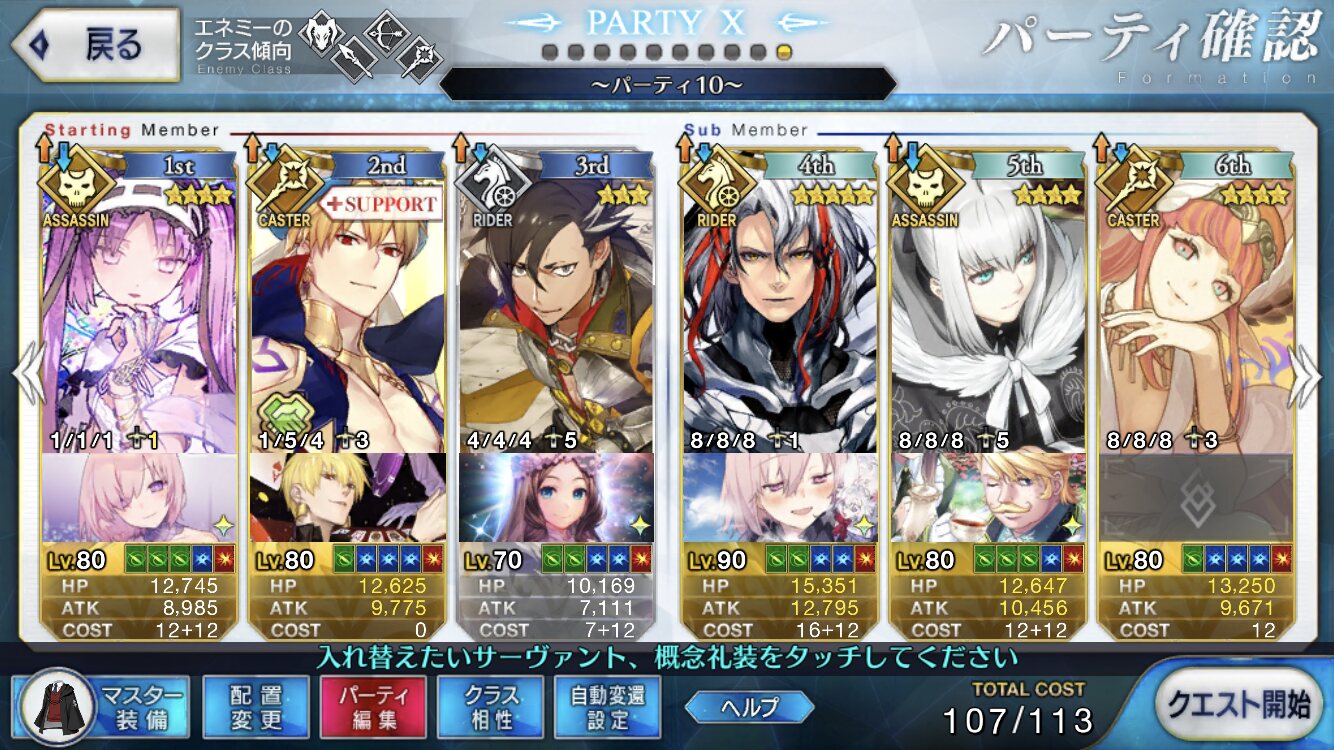Screen dimensions: 1334x750
Task: Select the 1st slot Assassin servant card
Action: coord(140,310)
